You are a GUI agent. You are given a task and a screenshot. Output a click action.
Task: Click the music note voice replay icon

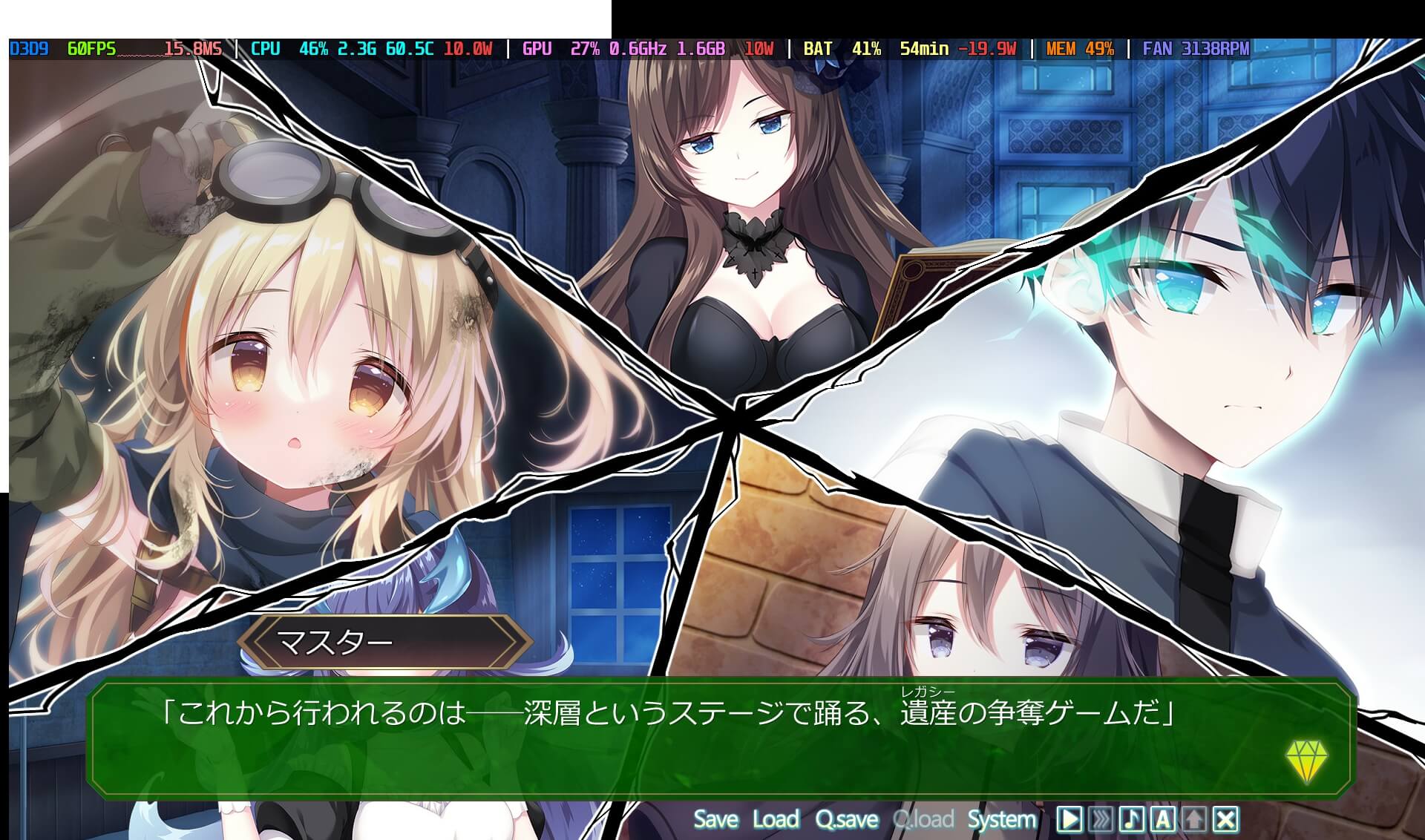click(1131, 820)
